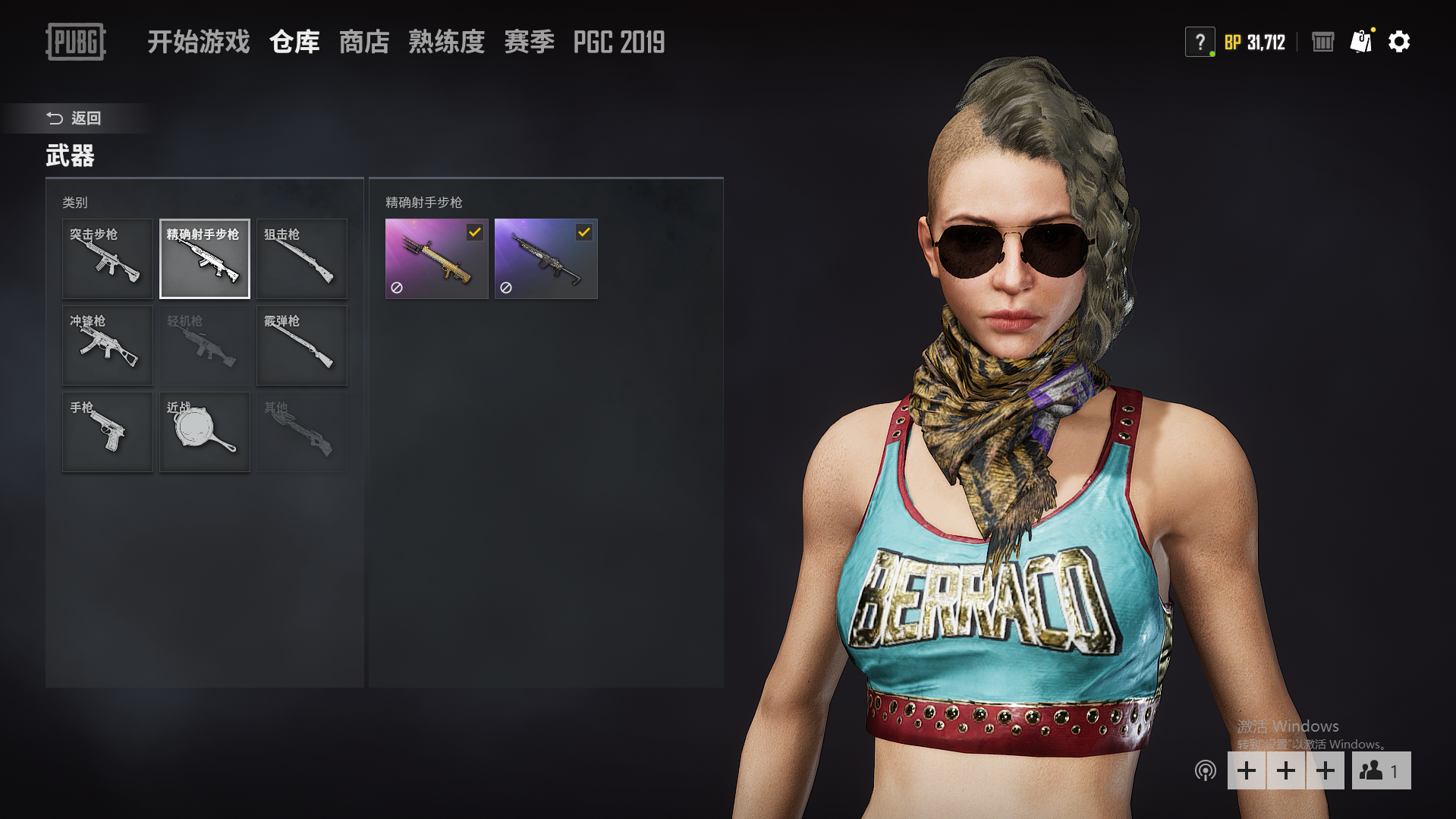Select the gold DMR skin thumbnail
Screen dimensions: 1456x819
tap(436, 259)
